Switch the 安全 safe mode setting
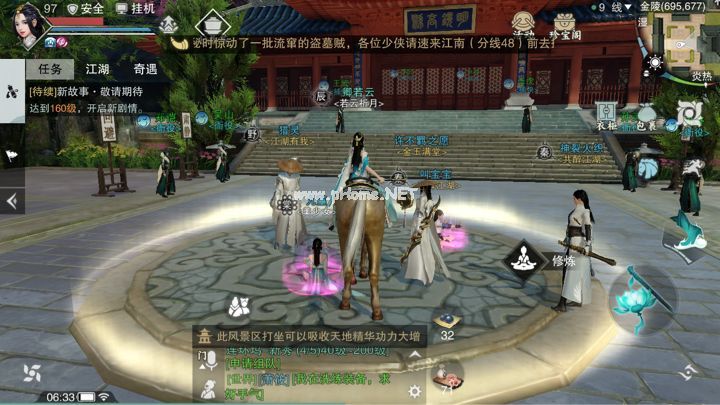This screenshot has width=720, height=405. tap(85, 8)
